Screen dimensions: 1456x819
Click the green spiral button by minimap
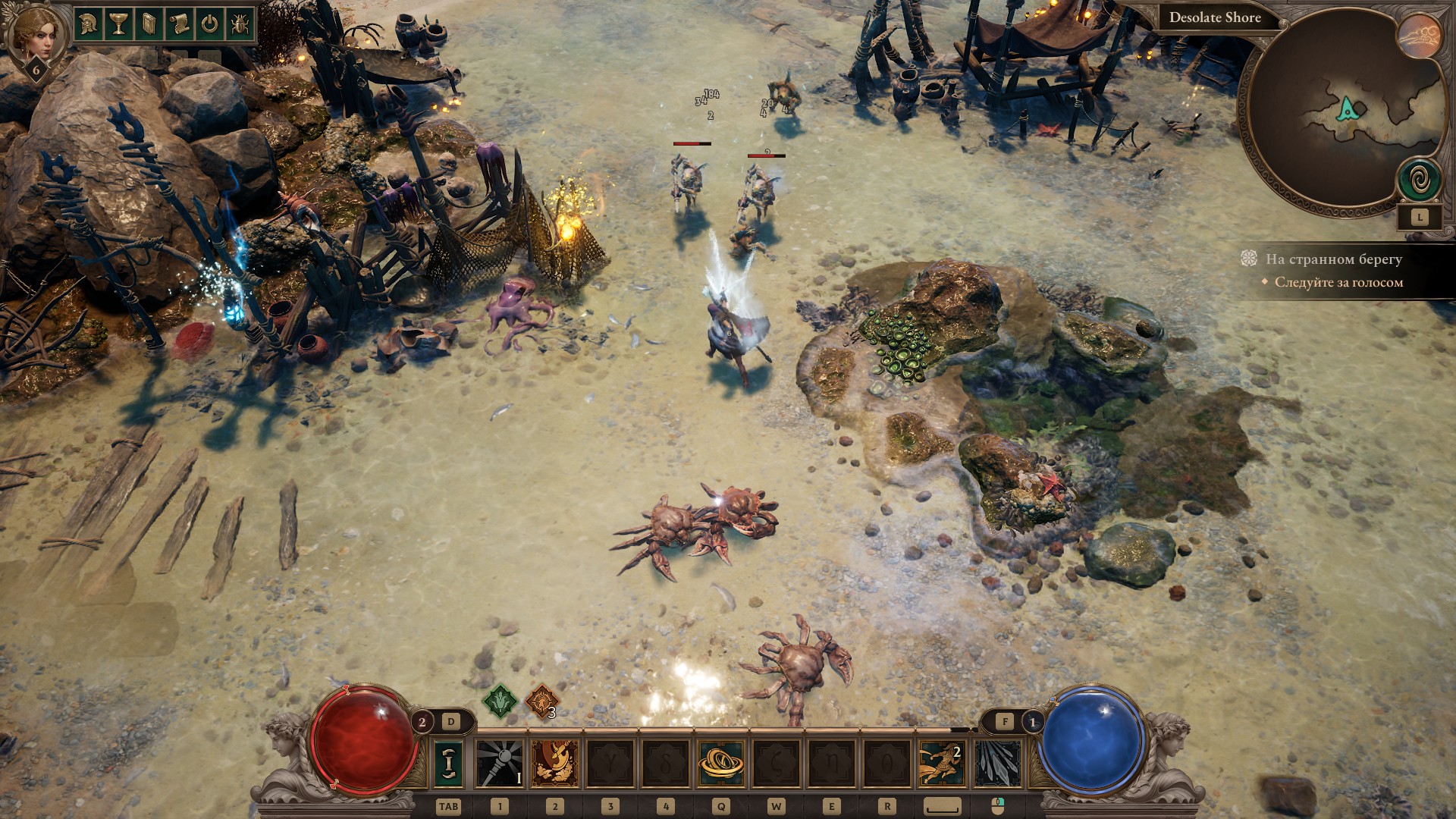[1420, 180]
